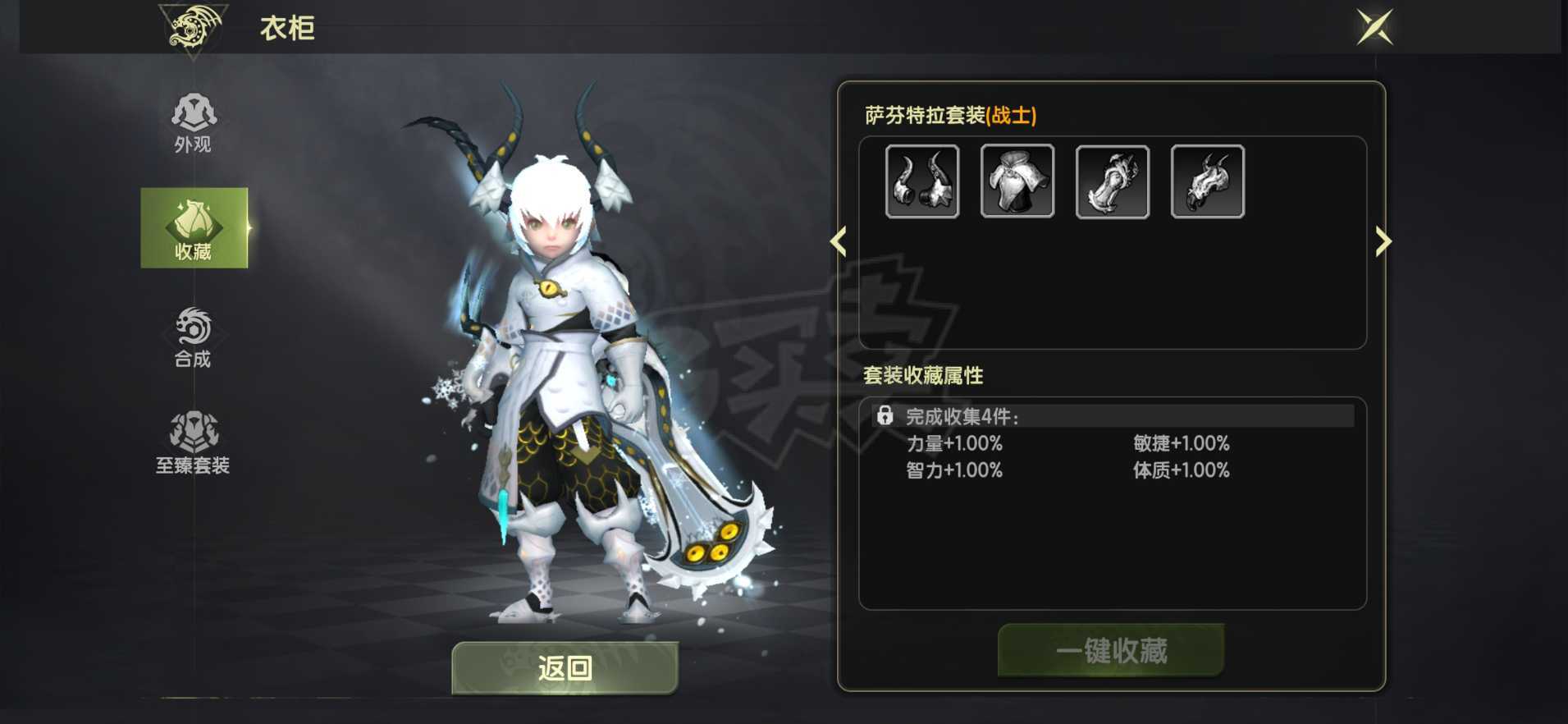The image size is (1568, 724).
Task: Open the 合成 synthesis tab
Action: pyautogui.click(x=193, y=337)
